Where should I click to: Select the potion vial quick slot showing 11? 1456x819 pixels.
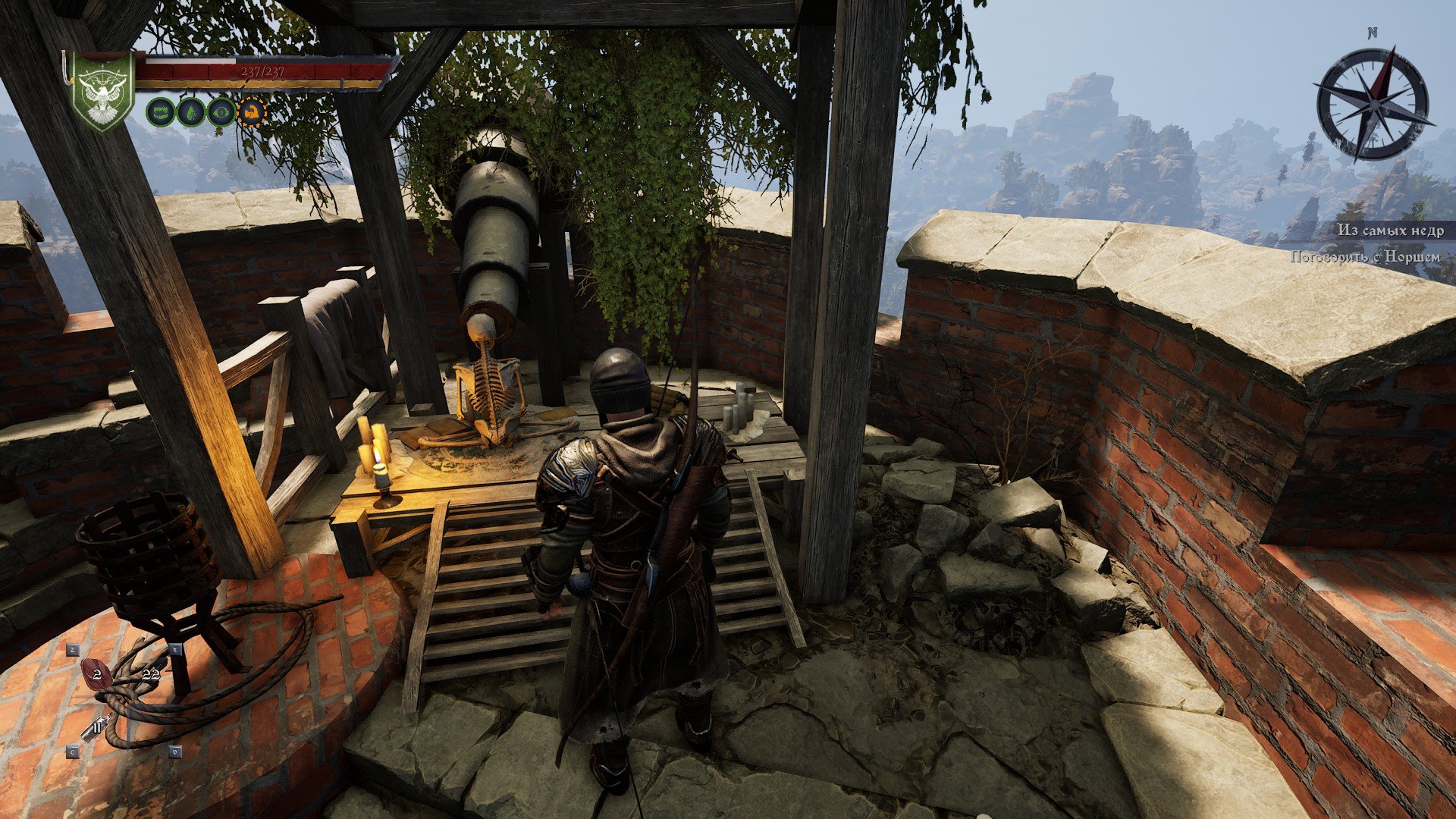[96, 729]
